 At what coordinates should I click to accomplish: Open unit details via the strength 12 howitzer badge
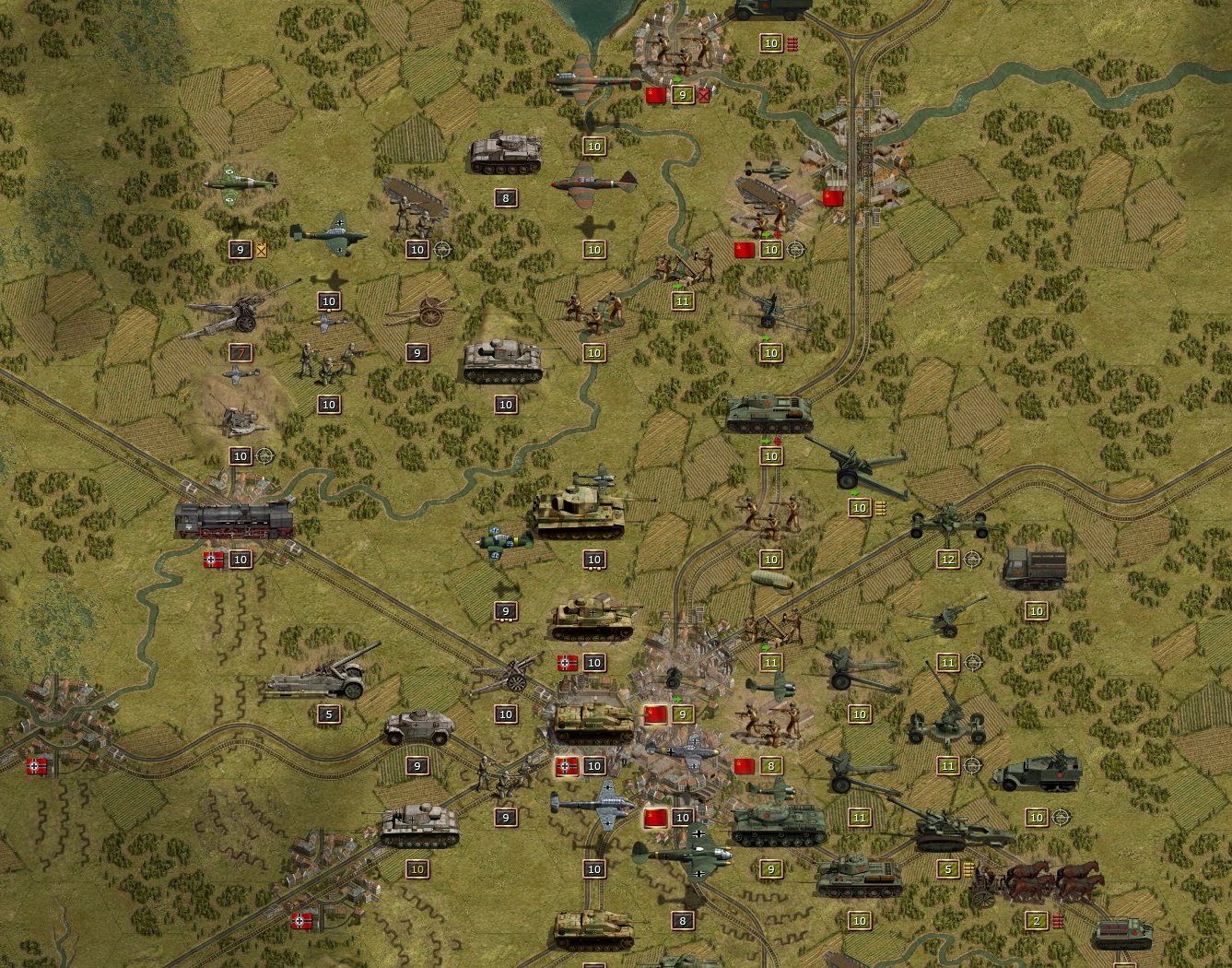coord(947,559)
